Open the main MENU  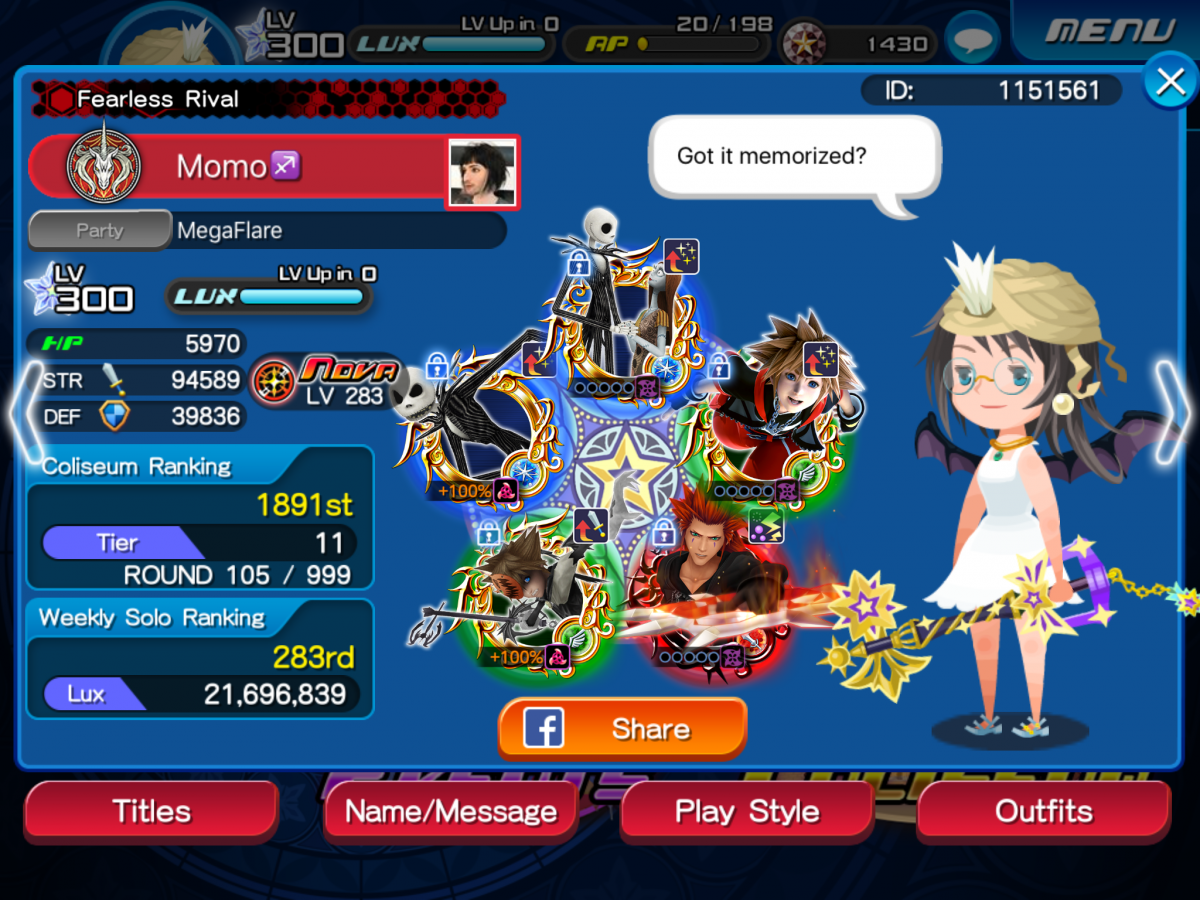[1107, 30]
